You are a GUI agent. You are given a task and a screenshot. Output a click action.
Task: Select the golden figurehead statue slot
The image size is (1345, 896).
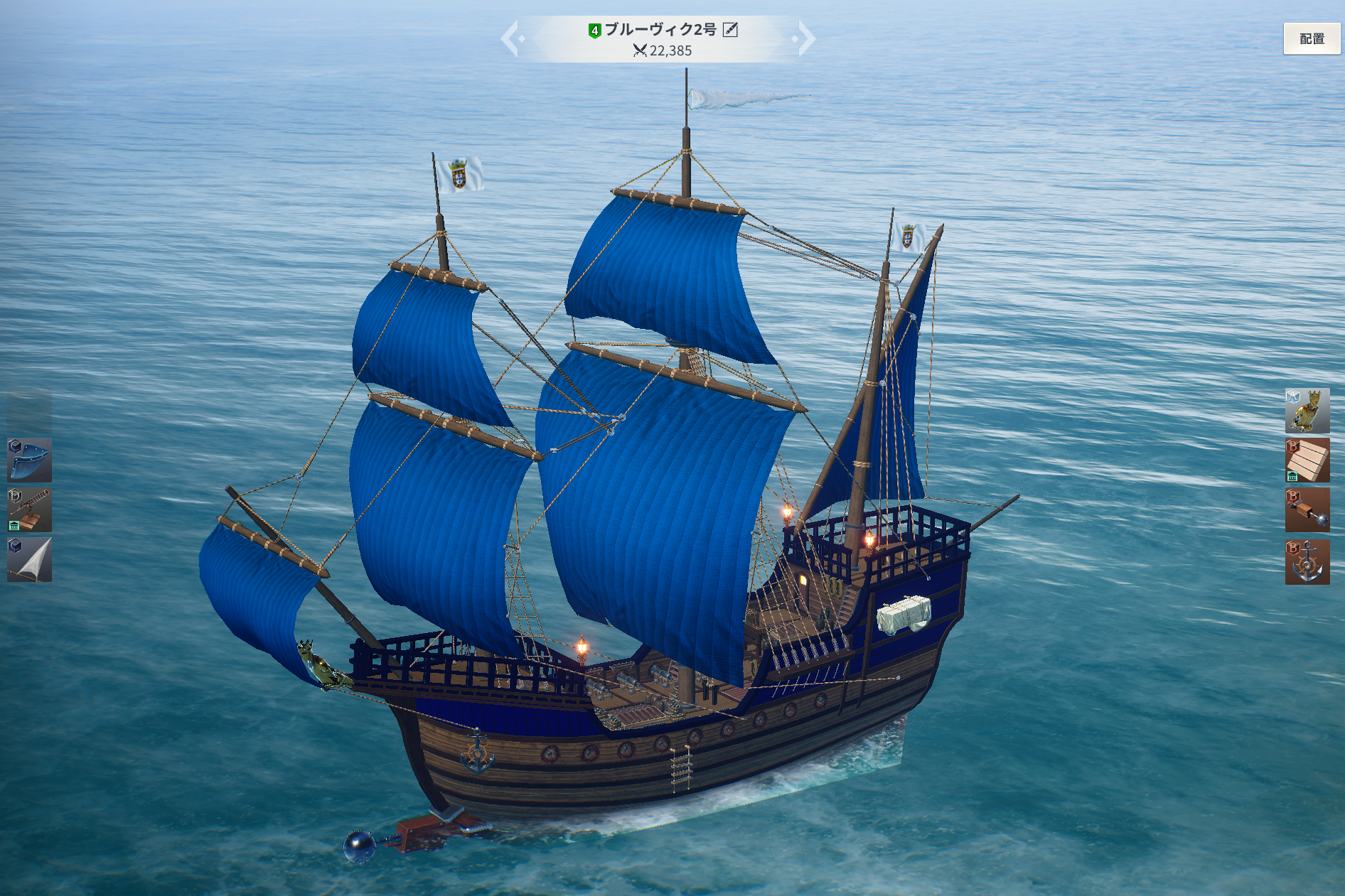[1307, 411]
